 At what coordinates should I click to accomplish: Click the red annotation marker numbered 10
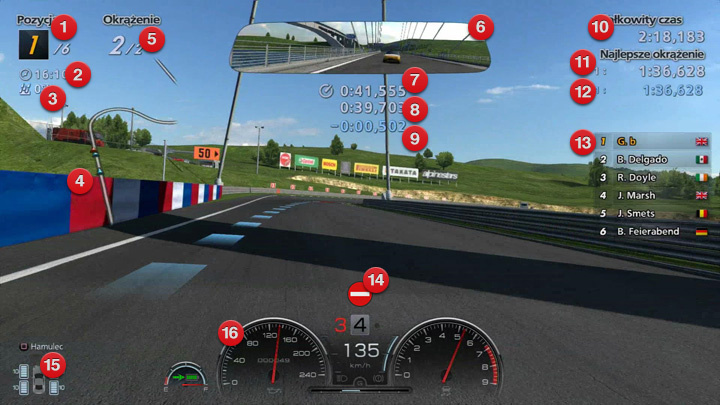click(x=599, y=24)
